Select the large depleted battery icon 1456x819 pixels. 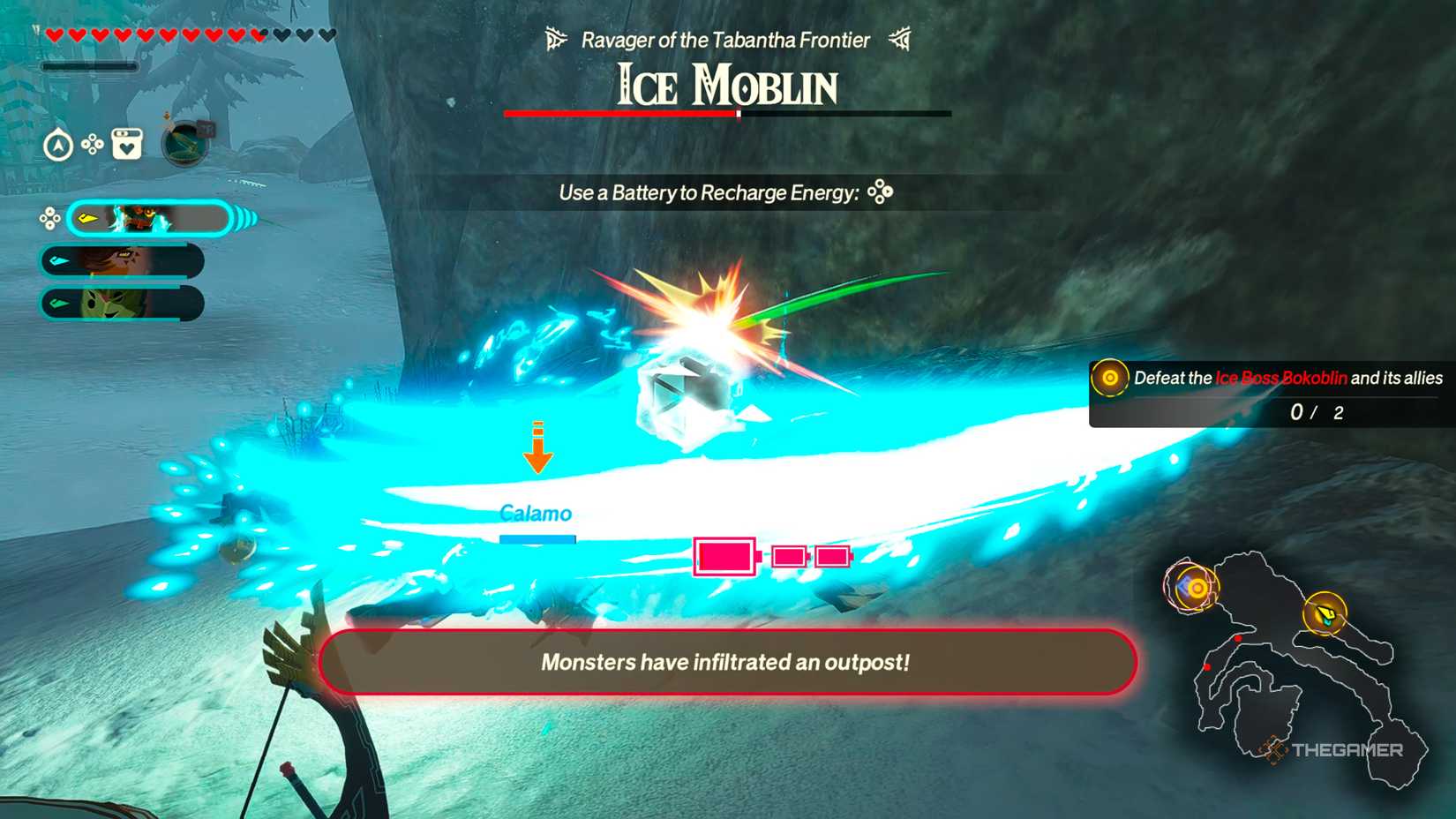(724, 557)
